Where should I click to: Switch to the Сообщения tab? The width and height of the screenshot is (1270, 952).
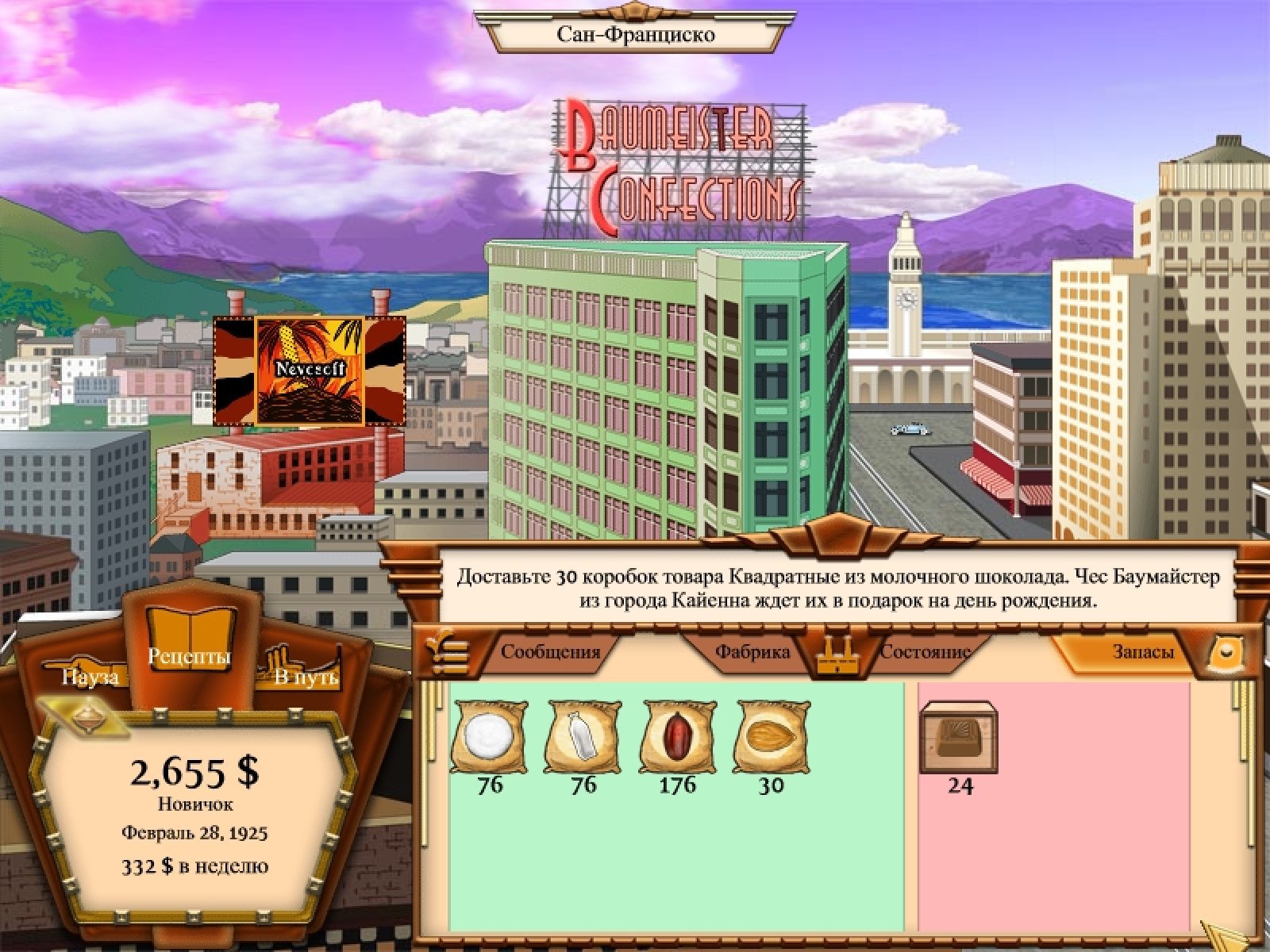[x=550, y=652]
